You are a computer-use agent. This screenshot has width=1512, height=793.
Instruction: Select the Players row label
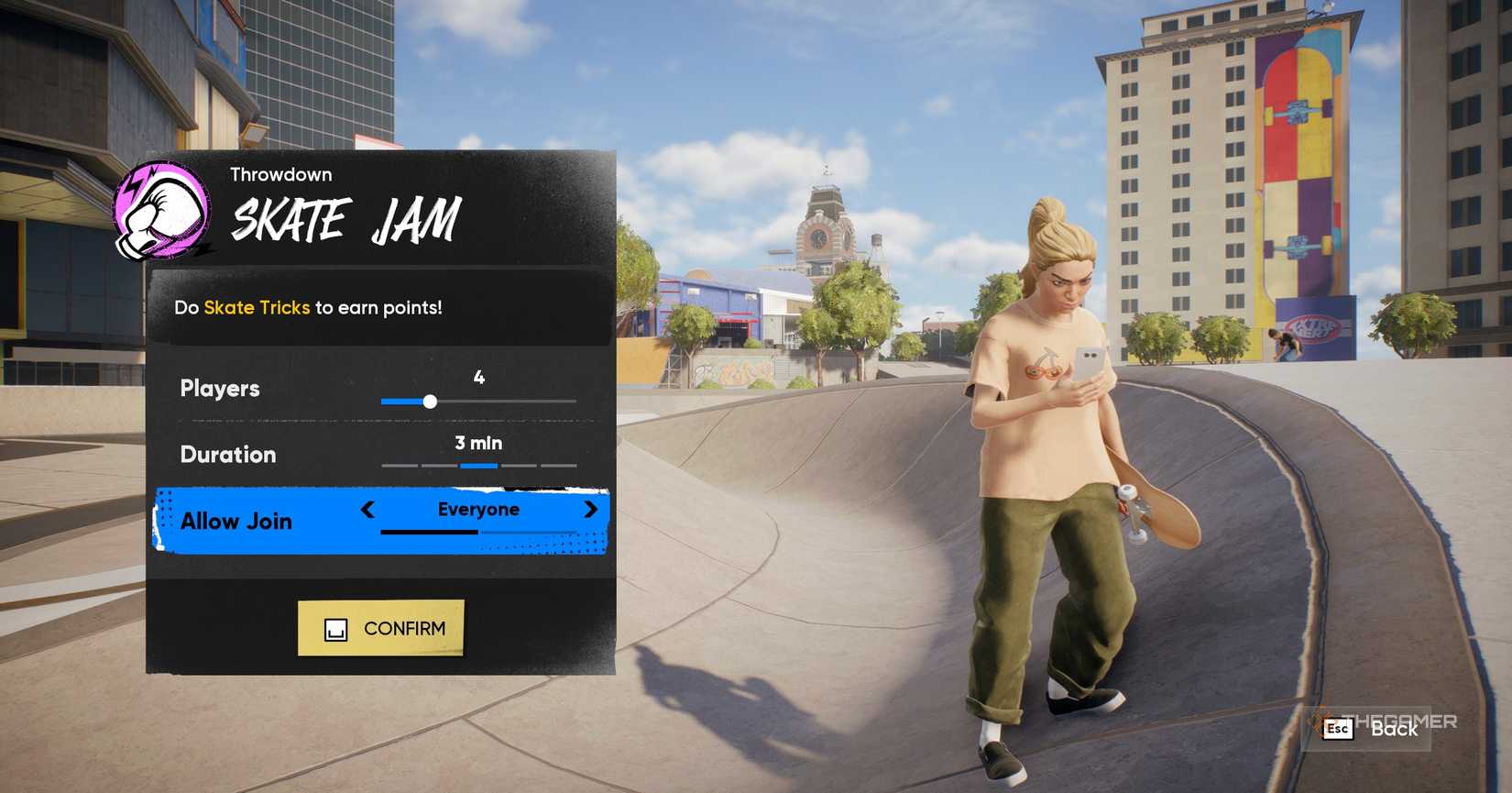tap(219, 389)
